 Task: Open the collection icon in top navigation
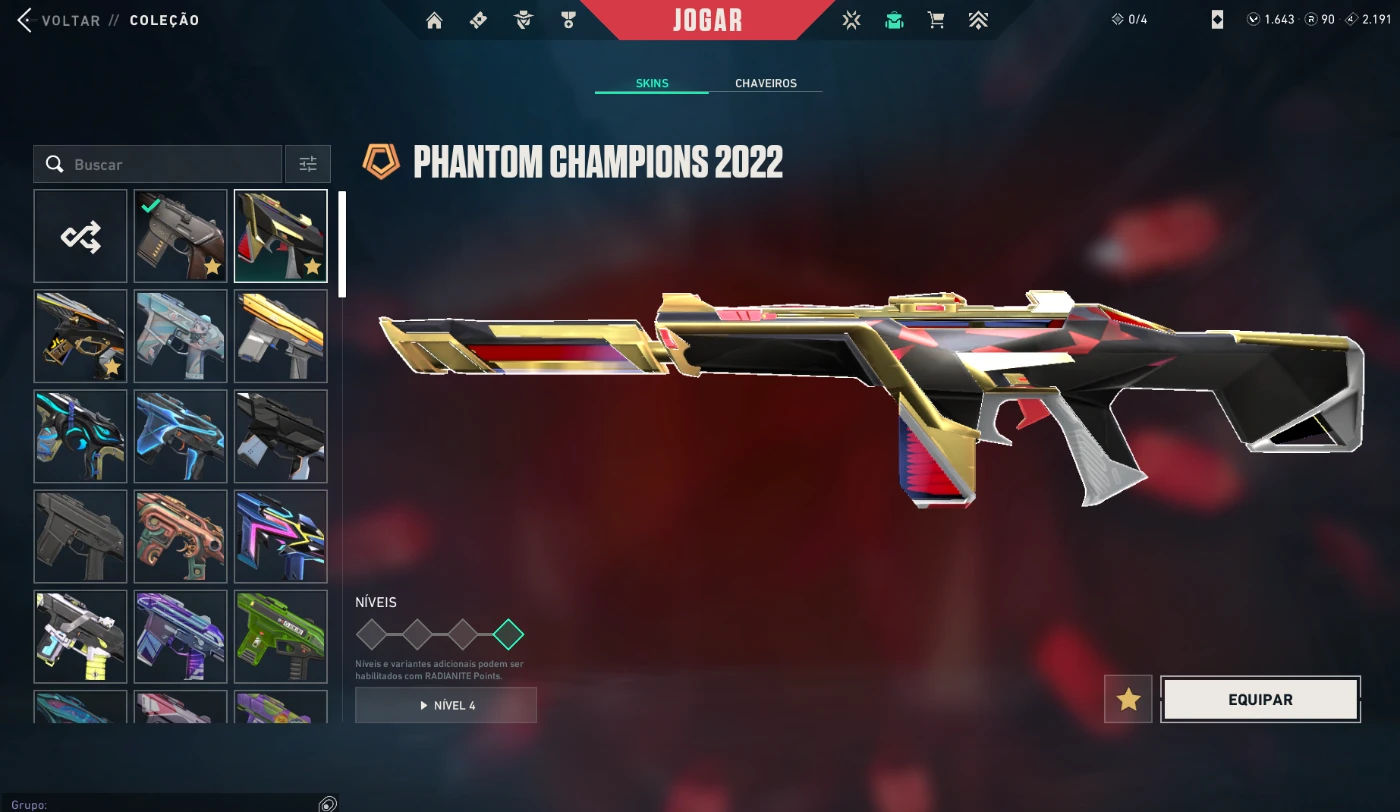[x=894, y=20]
